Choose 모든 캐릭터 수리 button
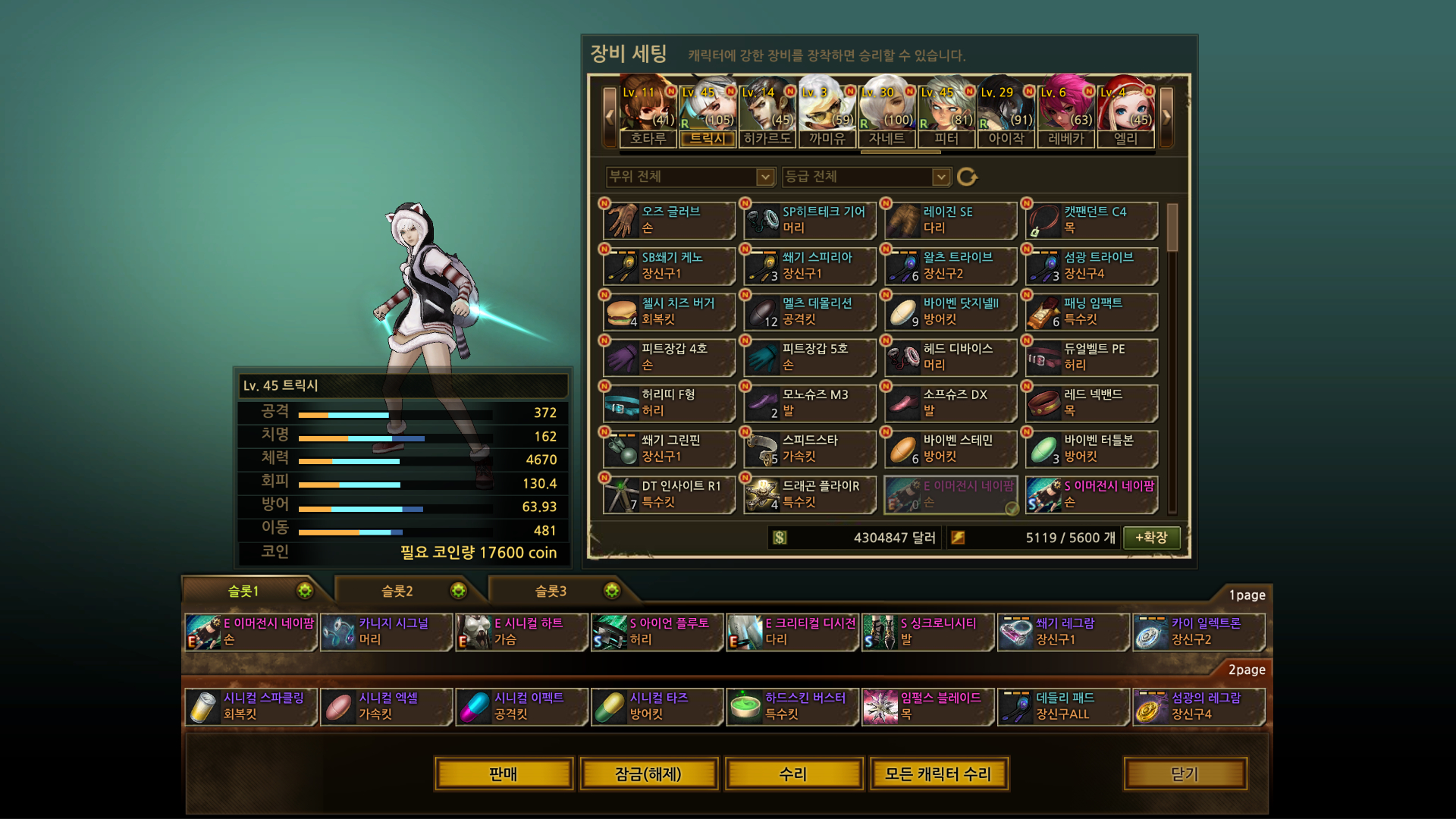The width and height of the screenshot is (1456, 819). click(x=938, y=773)
